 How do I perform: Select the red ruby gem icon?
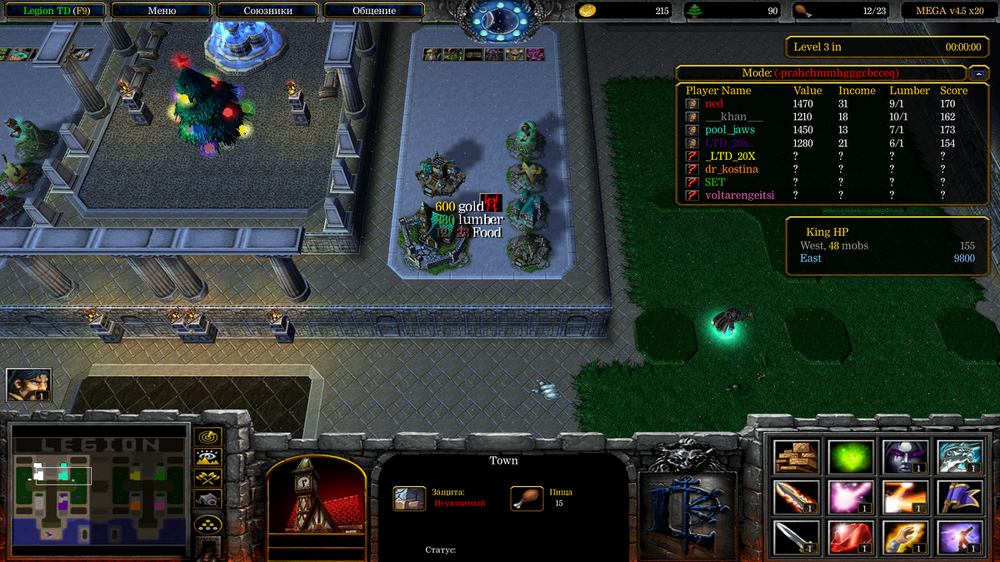click(851, 538)
